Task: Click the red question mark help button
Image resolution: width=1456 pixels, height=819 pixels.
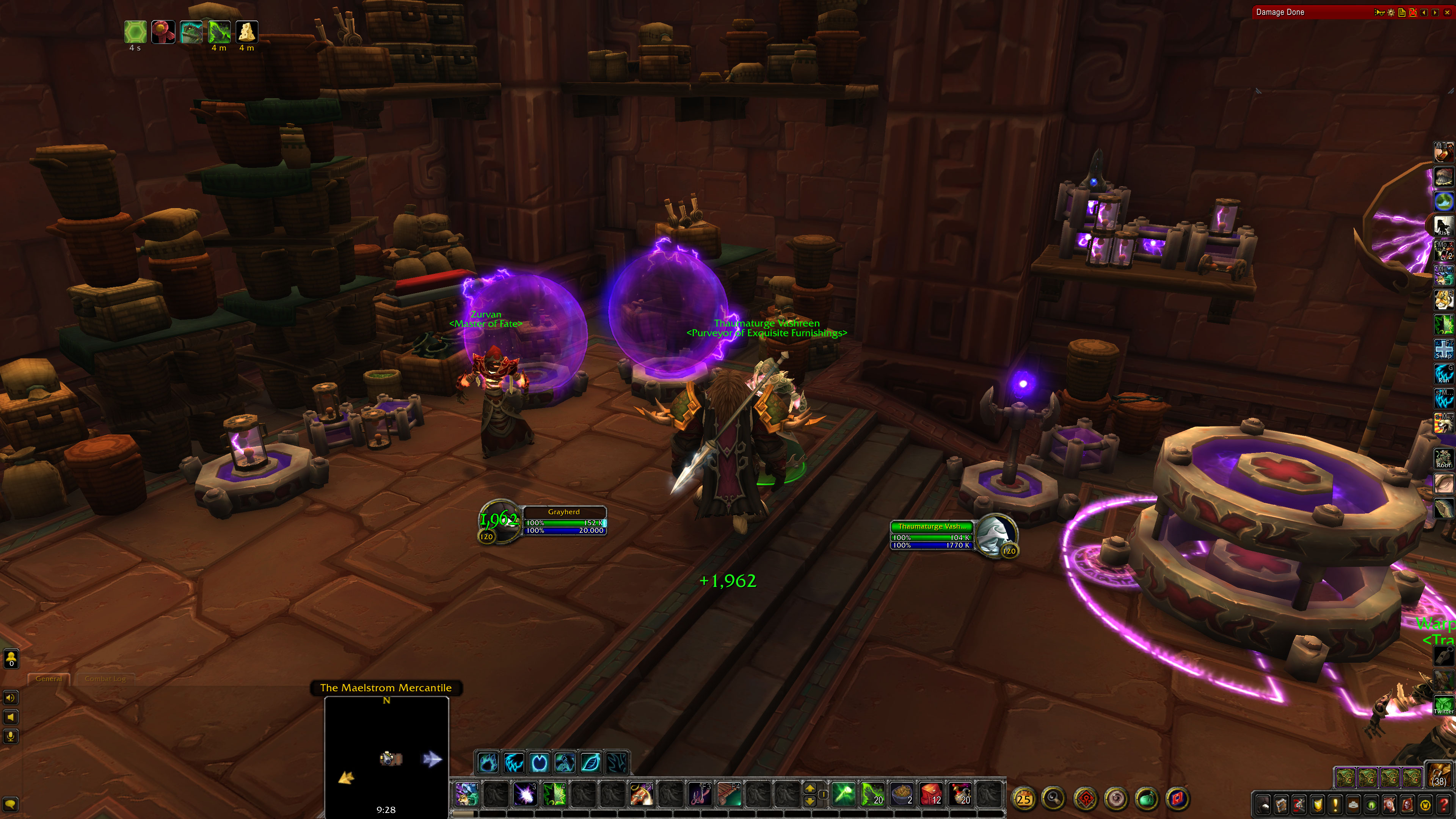Action: pos(1443,805)
